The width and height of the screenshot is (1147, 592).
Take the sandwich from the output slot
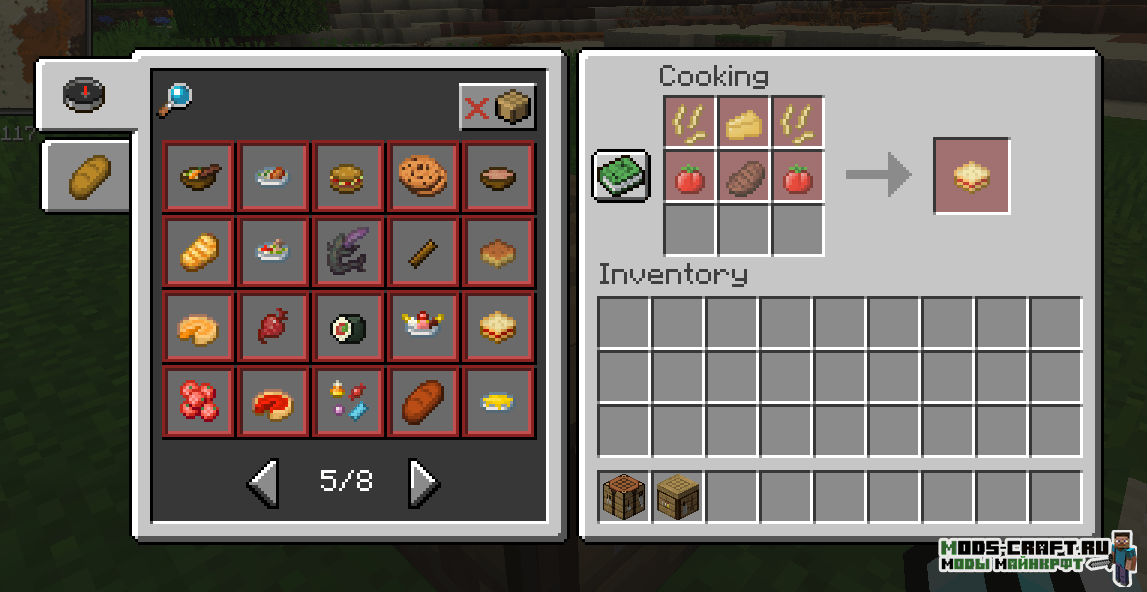(971, 176)
